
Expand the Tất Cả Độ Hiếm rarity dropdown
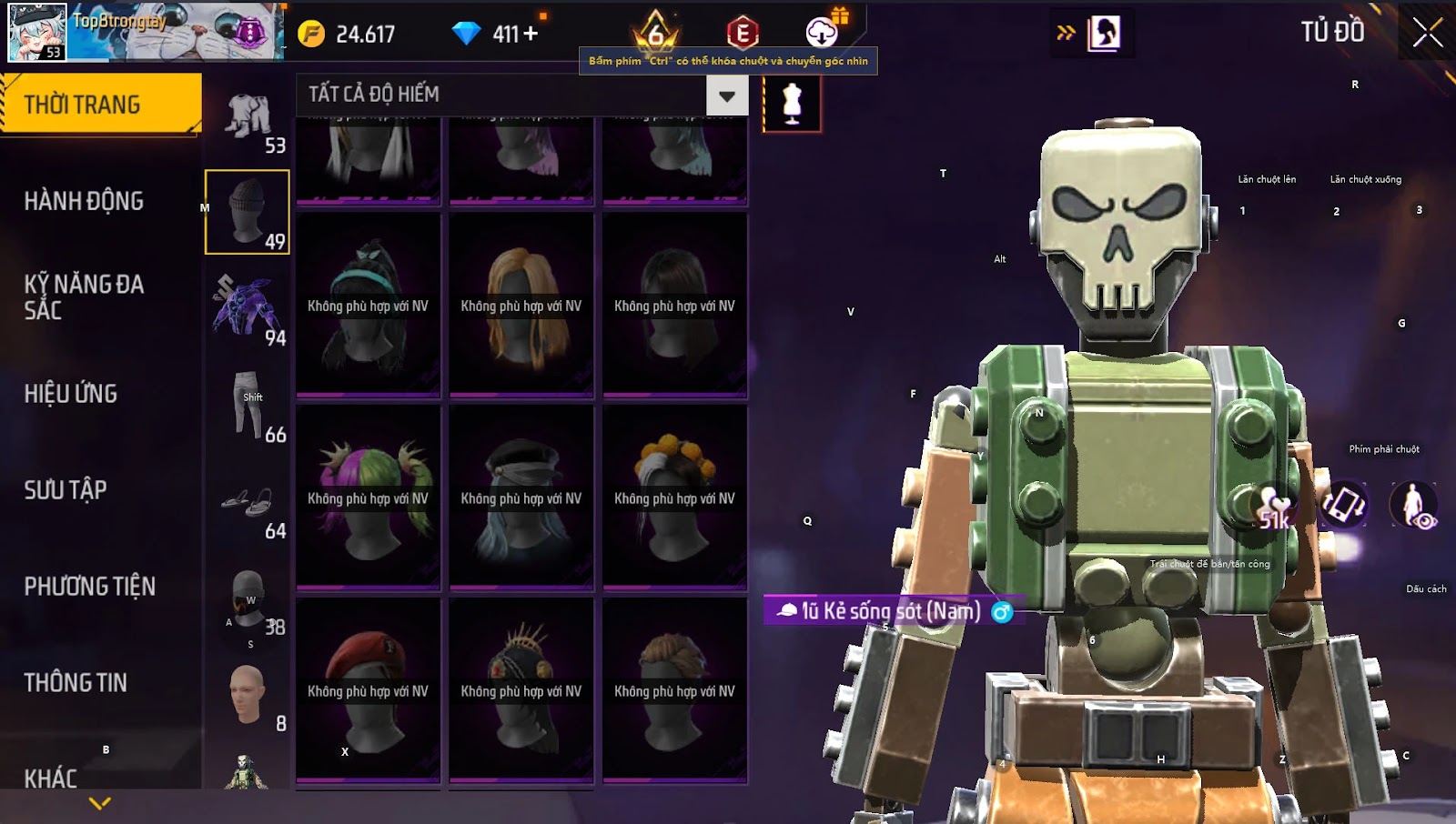tap(726, 95)
